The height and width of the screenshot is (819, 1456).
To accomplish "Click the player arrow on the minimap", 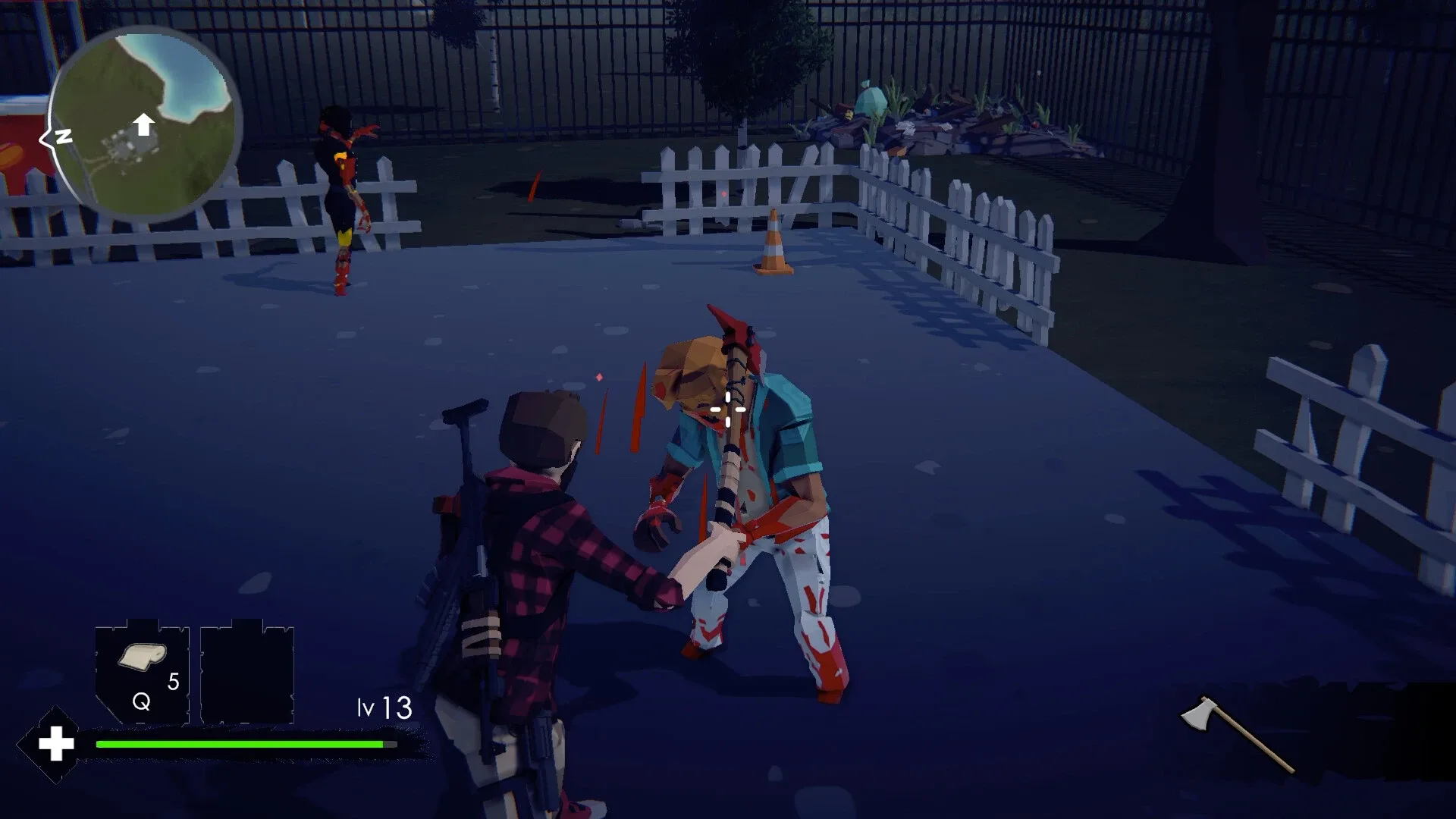I will tap(143, 126).
